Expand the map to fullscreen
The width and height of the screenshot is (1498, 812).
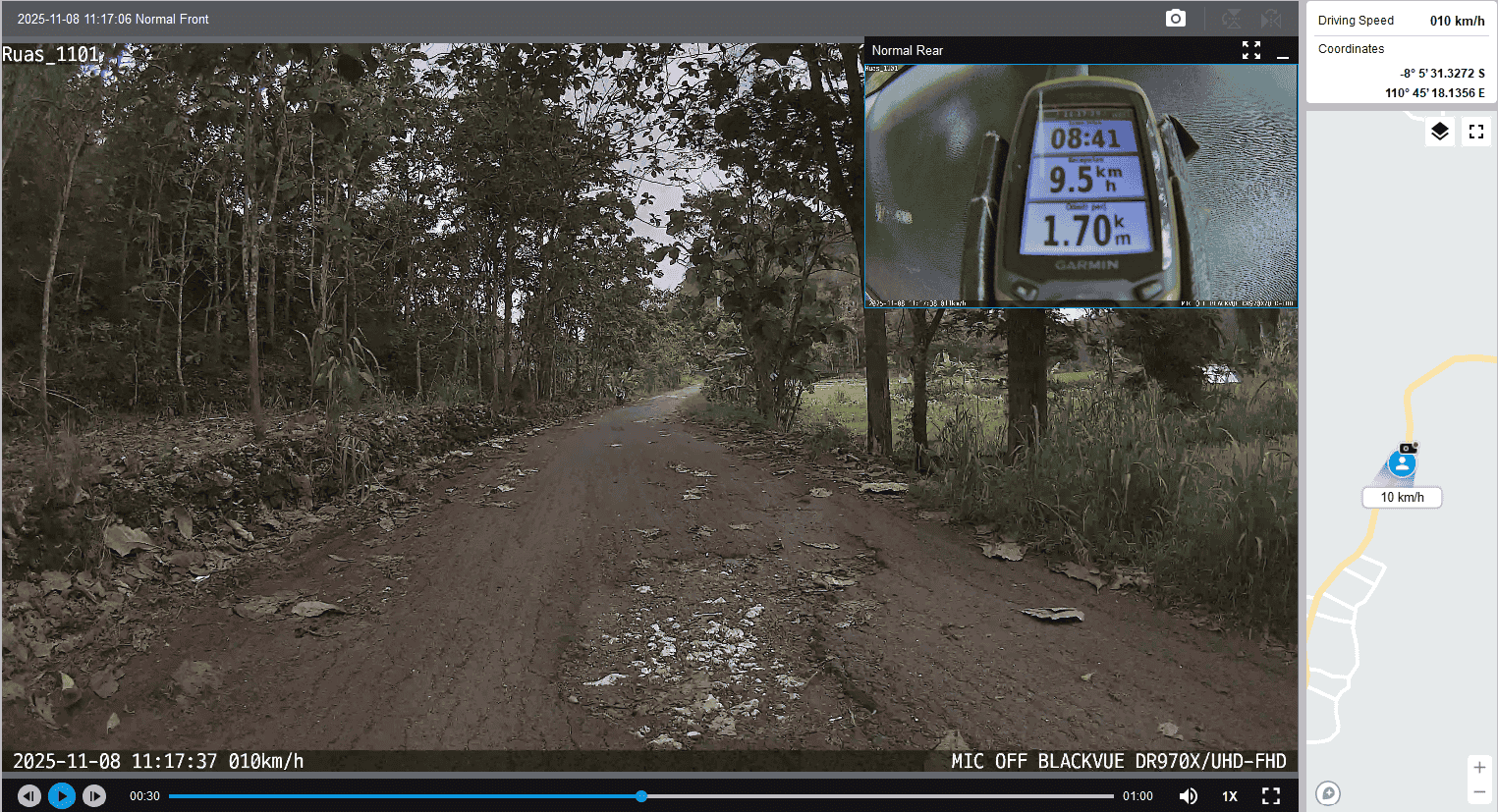1475,132
